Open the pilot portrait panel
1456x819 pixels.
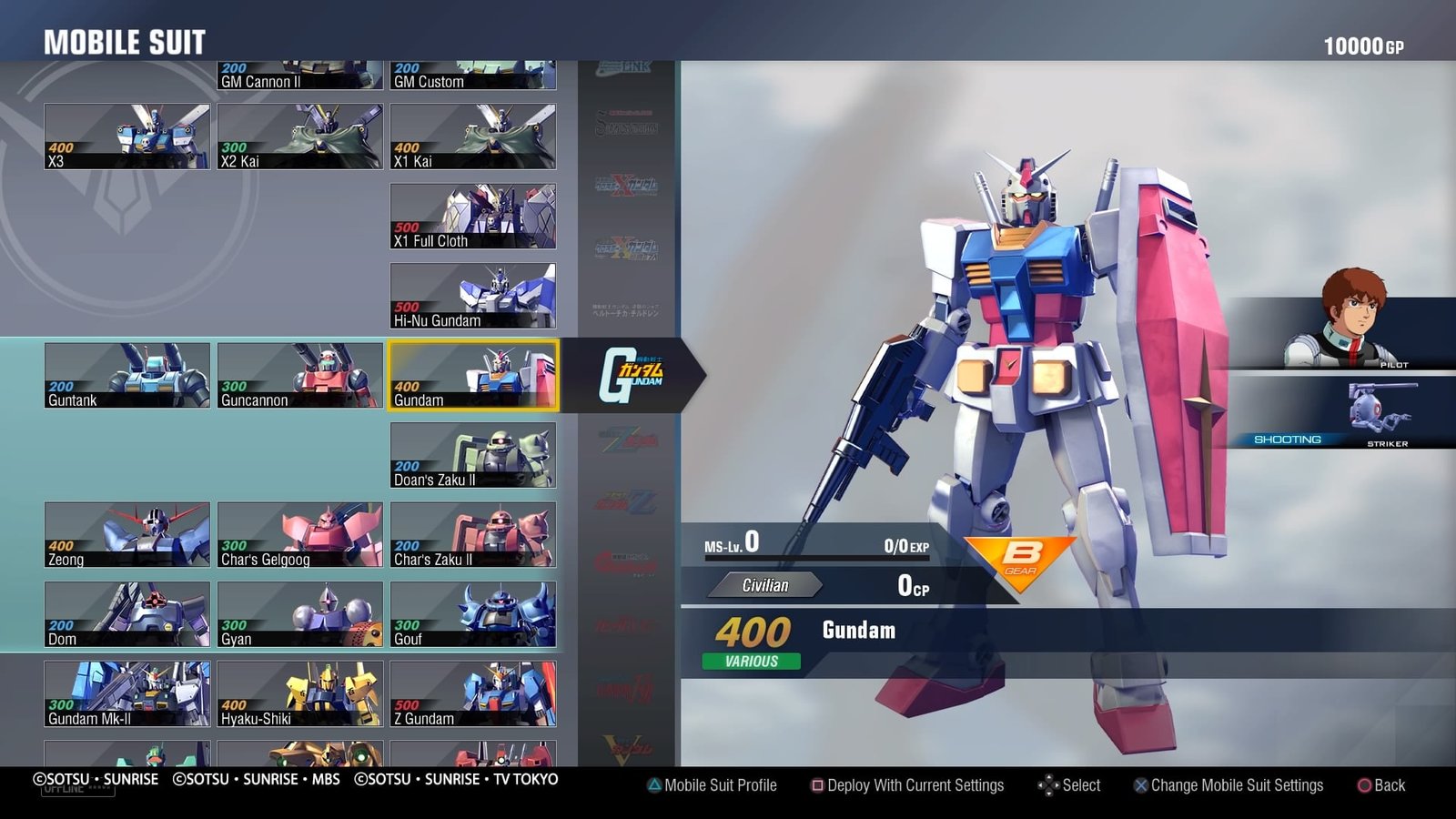click(1342, 332)
